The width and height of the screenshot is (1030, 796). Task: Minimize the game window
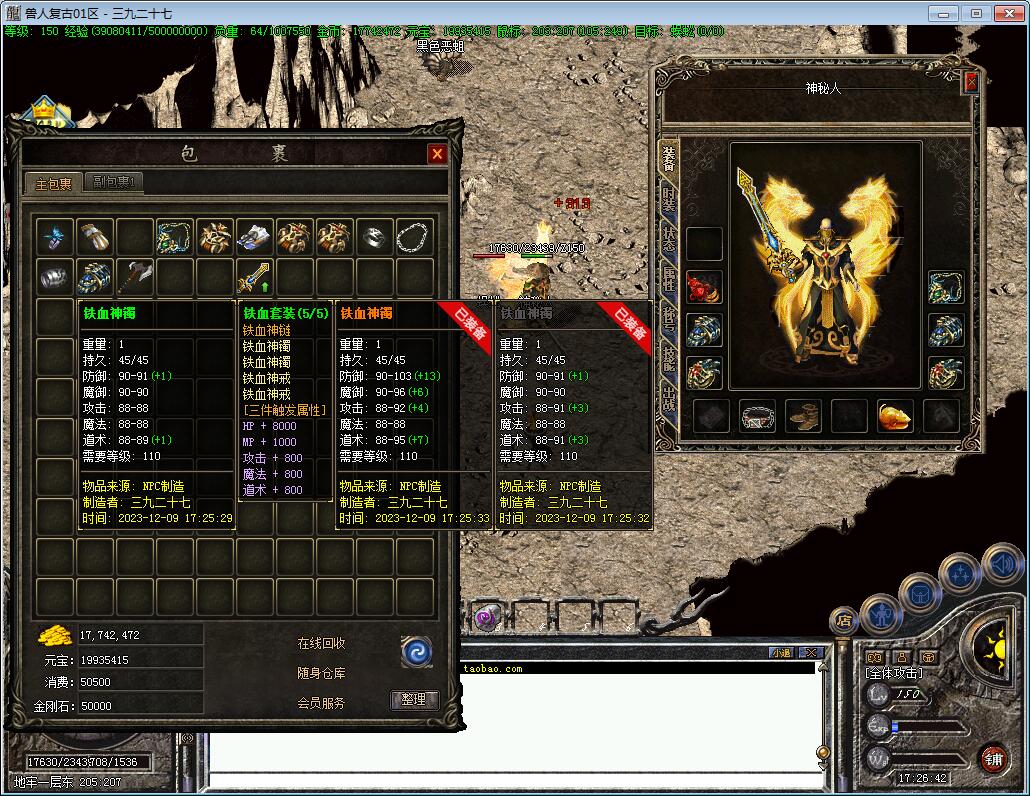pyautogui.click(x=942, y=13)
